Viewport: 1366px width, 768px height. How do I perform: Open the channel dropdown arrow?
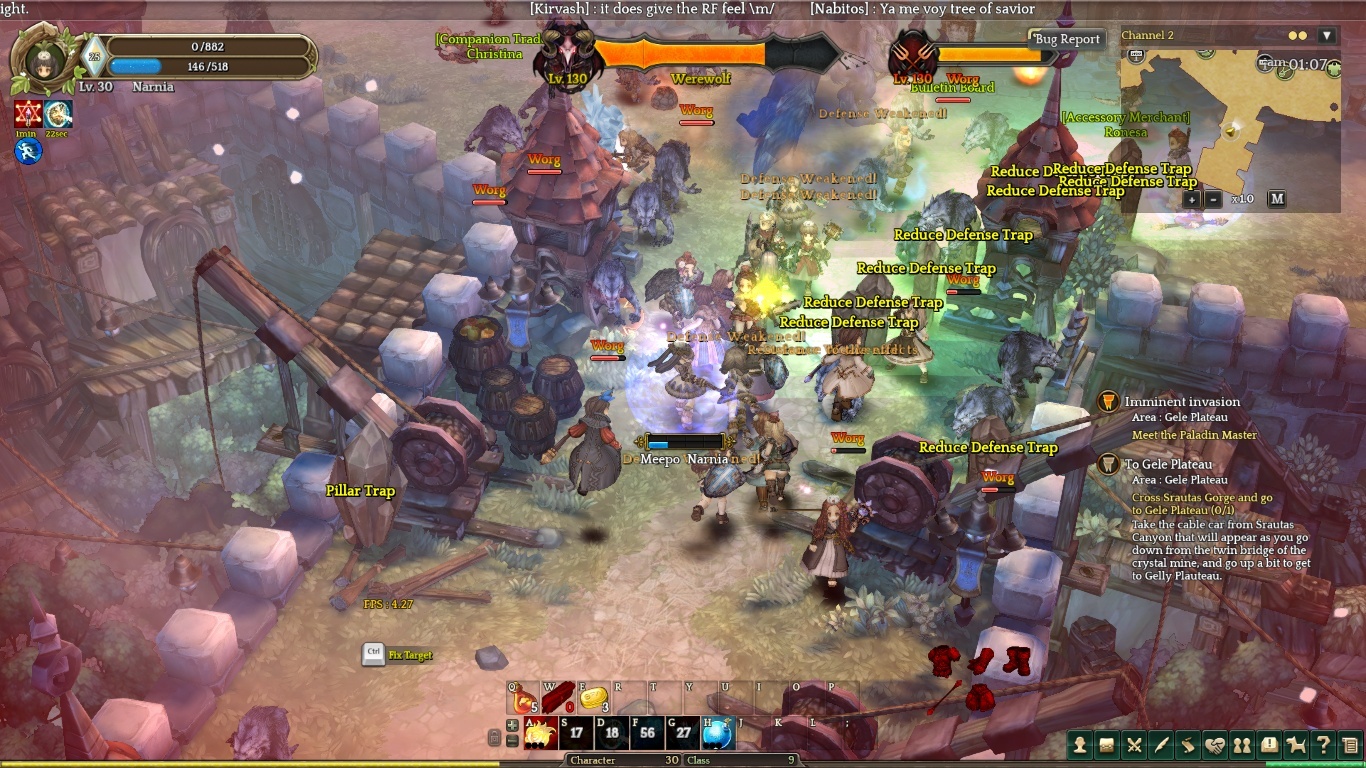tap(1327, 35)
